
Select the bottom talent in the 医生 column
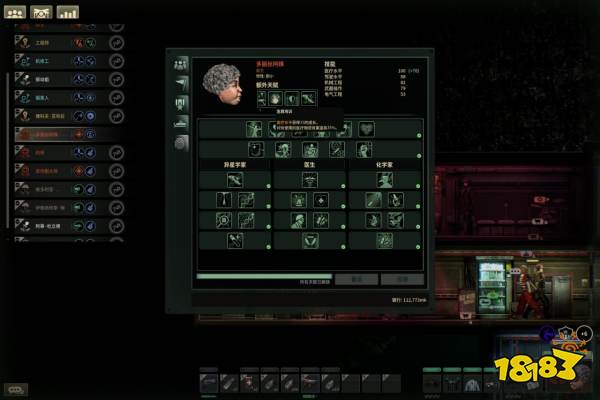point(309,240)
